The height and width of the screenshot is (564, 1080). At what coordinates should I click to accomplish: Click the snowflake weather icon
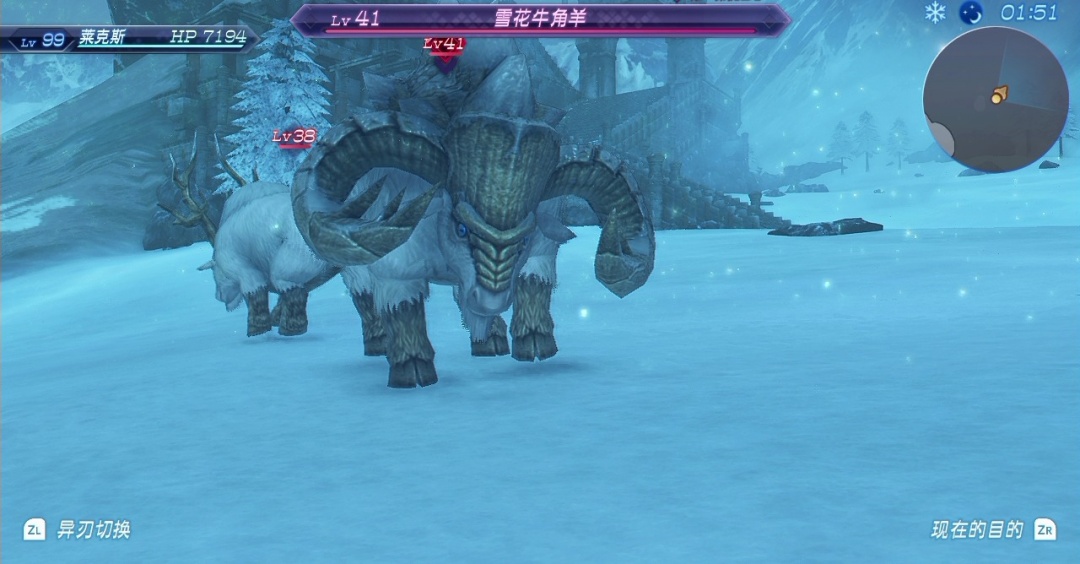(x=935, y=13)
